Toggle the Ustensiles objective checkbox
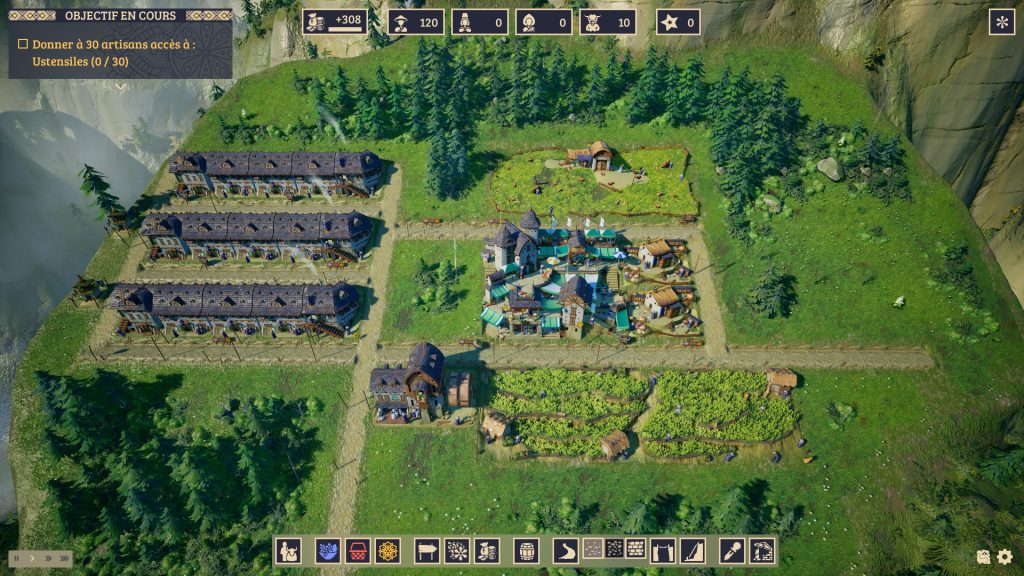 click(x=23, y=44)
